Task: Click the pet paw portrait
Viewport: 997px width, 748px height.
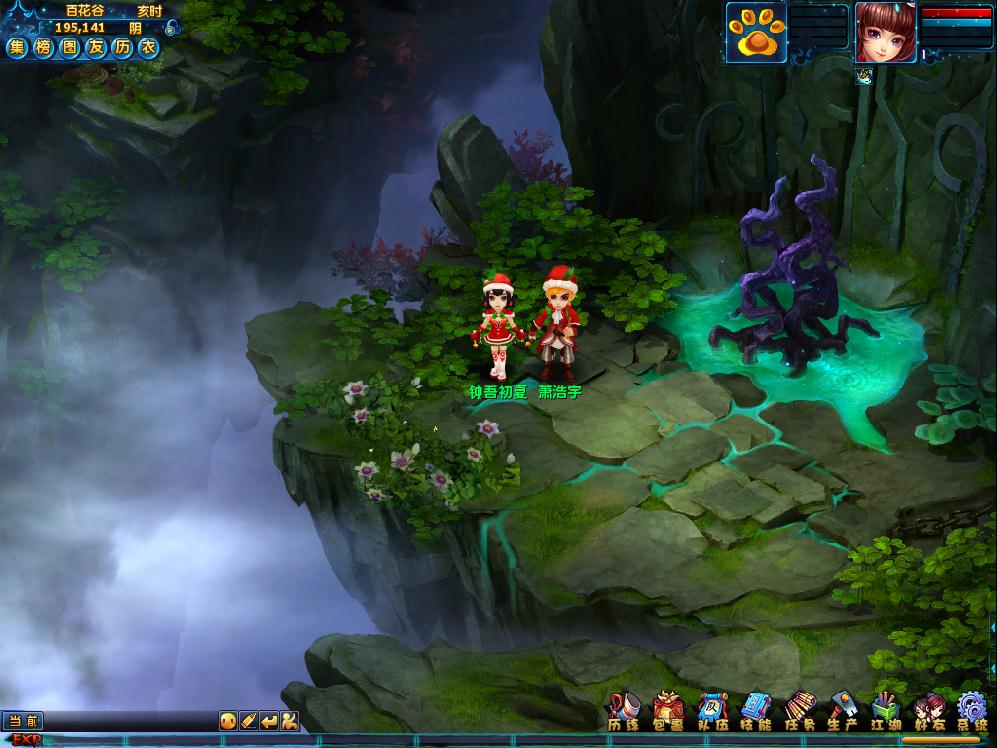Action: [x=754, y=31]
